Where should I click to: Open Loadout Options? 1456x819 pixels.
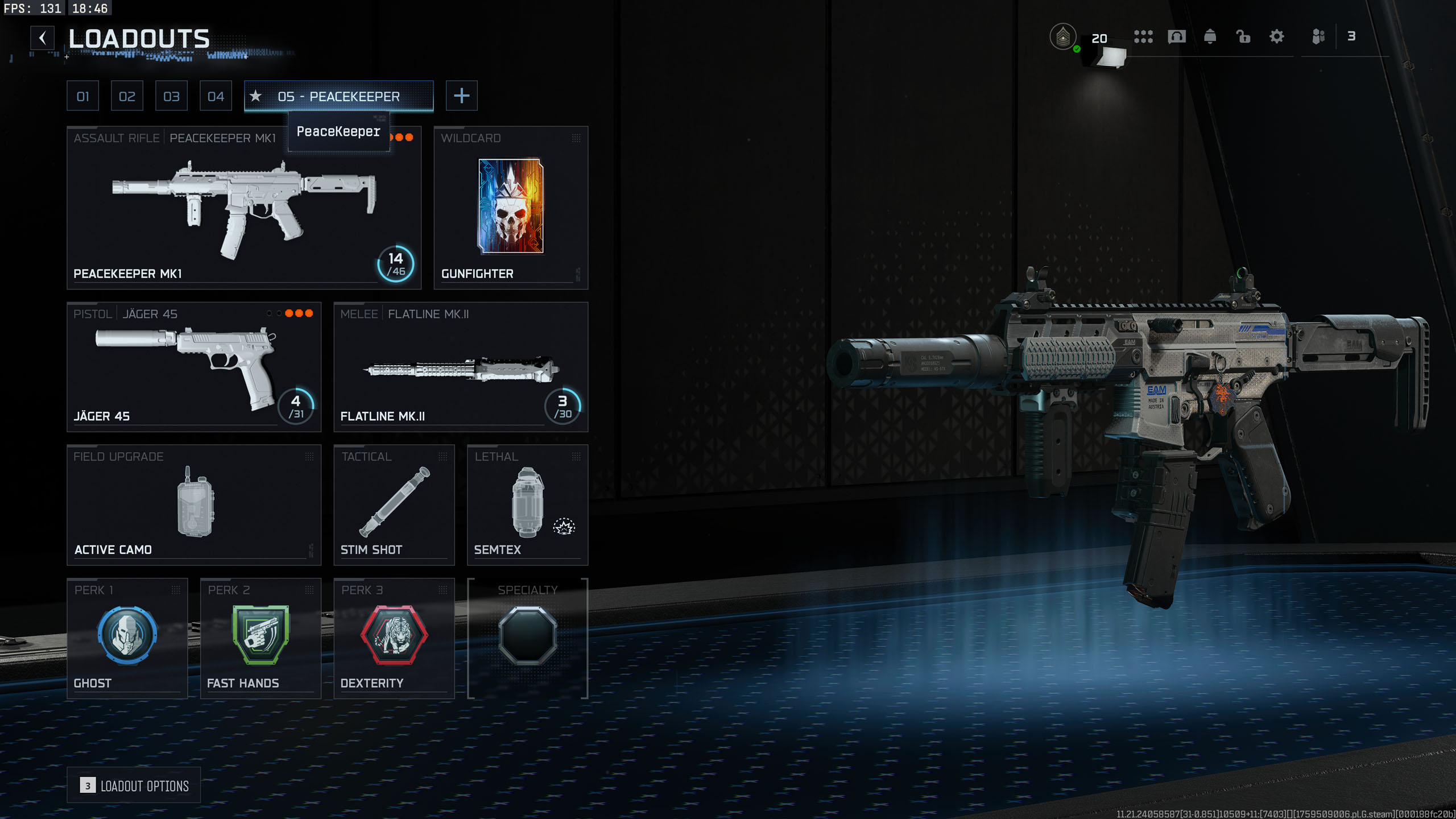pos(134,785)
